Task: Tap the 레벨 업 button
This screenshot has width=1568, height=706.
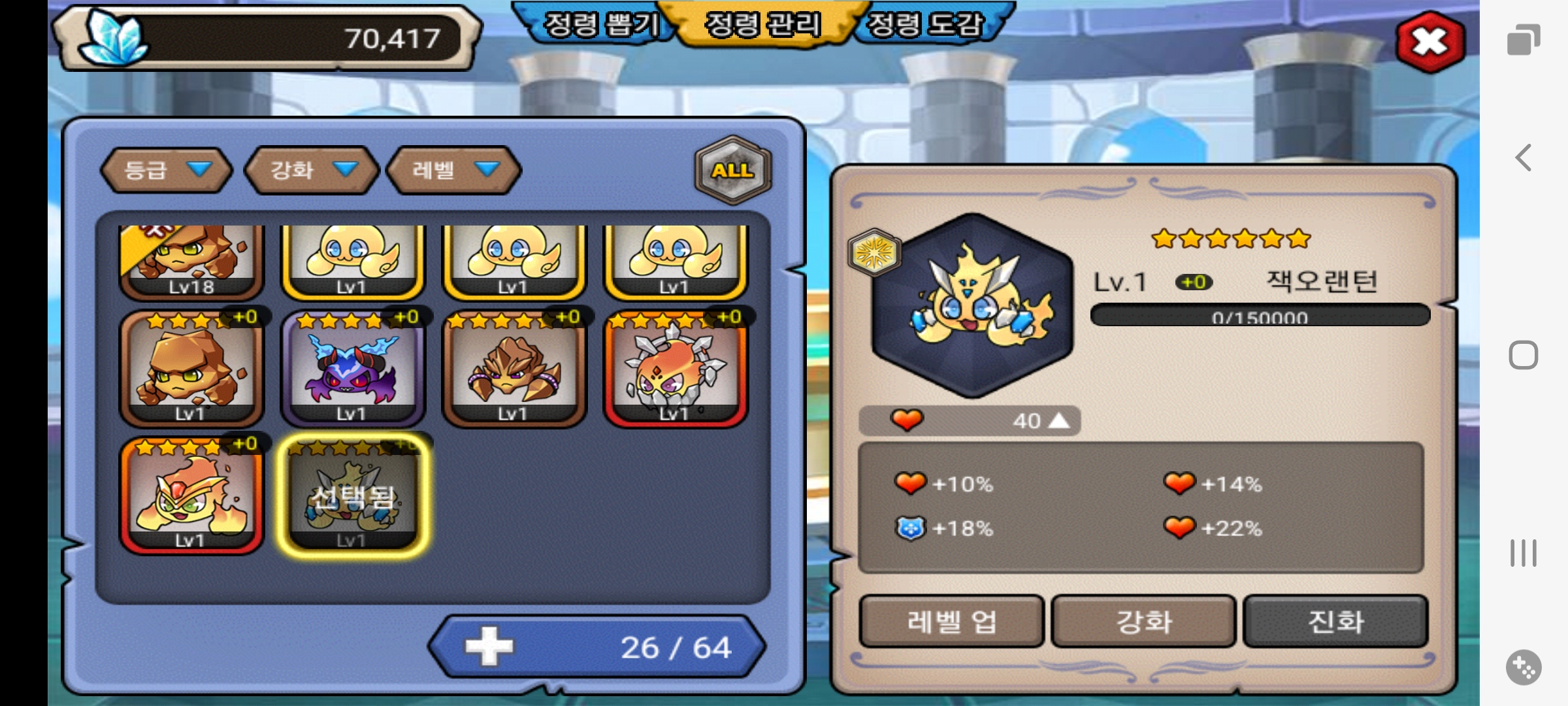Action: (951, 621)
